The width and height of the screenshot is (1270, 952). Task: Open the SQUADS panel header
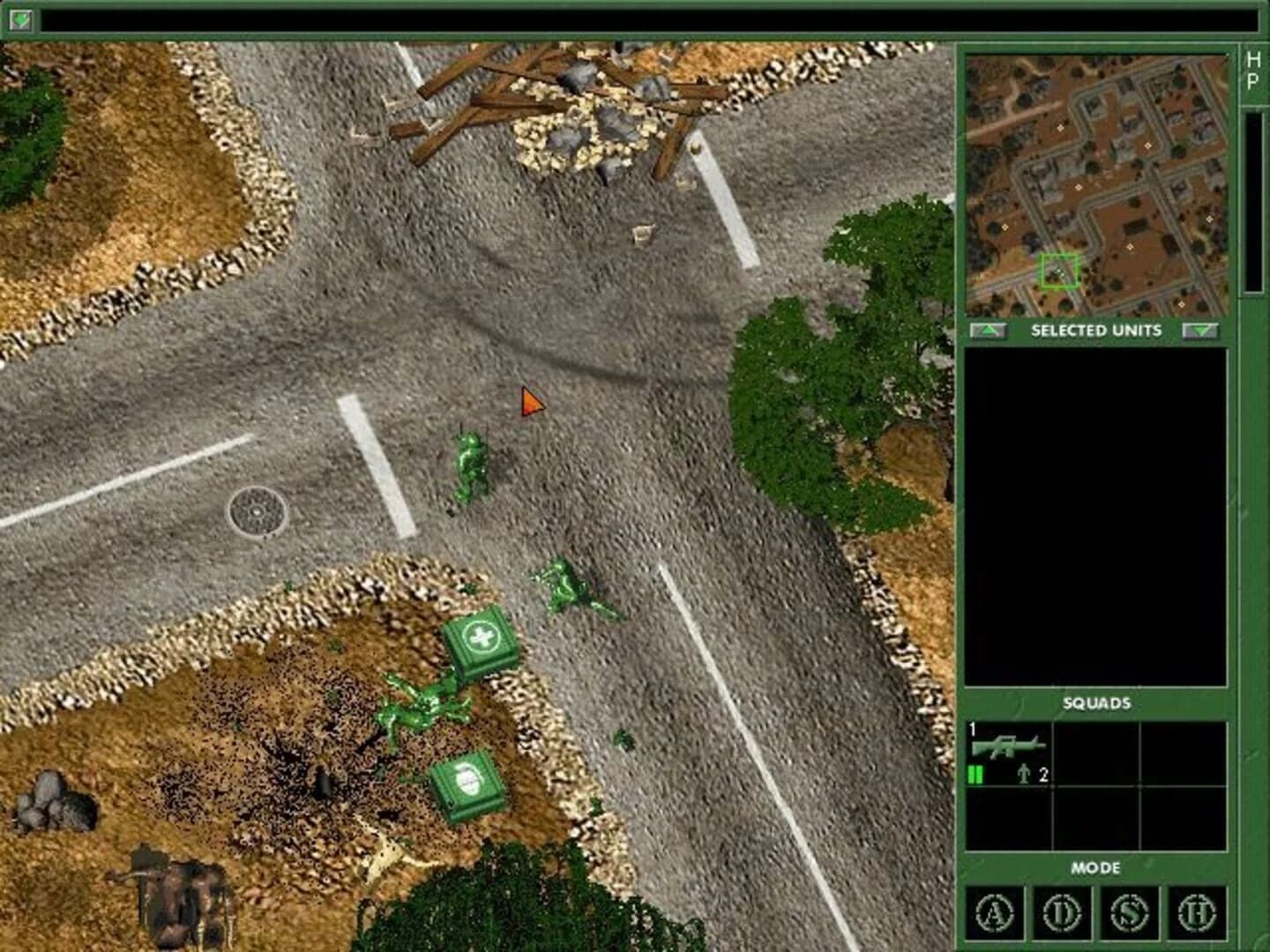tap(1098, 703)
